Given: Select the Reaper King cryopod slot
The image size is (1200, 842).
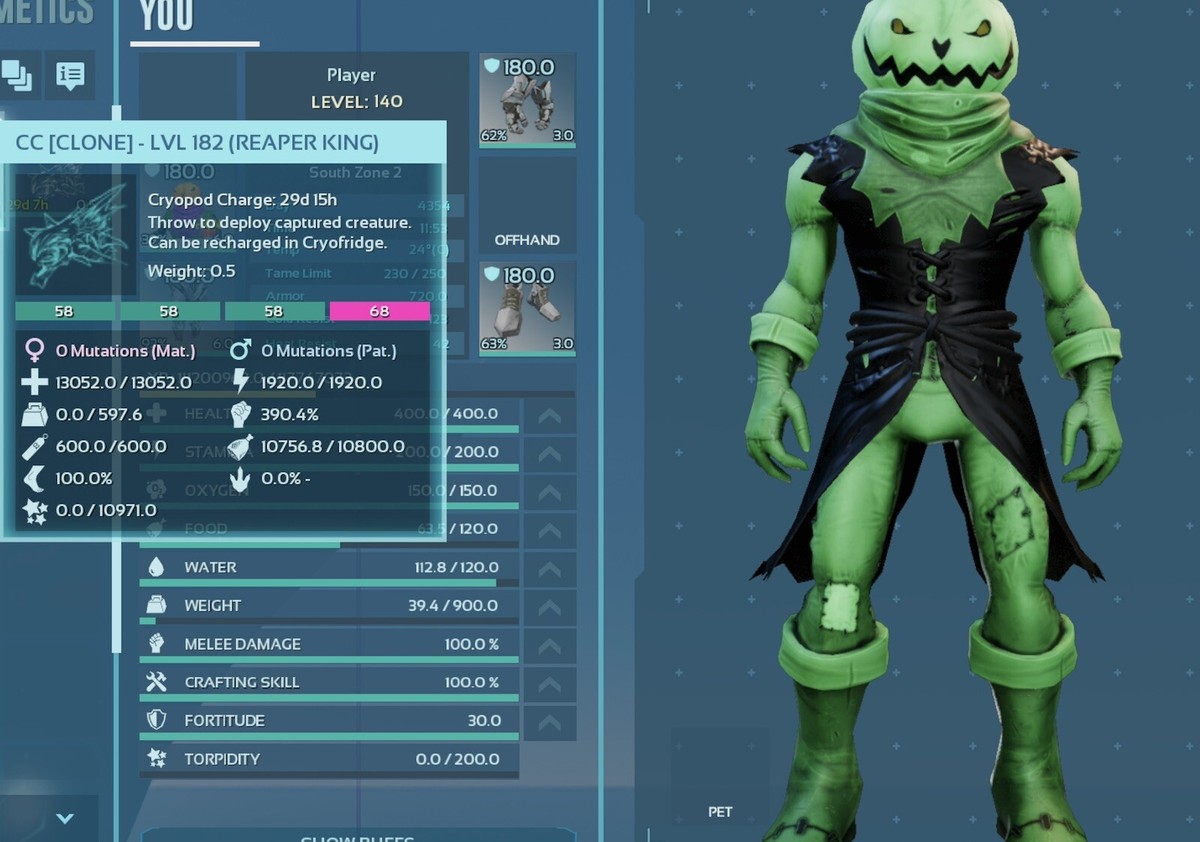Looking at the screenshot, I should (x=75, y=234).
